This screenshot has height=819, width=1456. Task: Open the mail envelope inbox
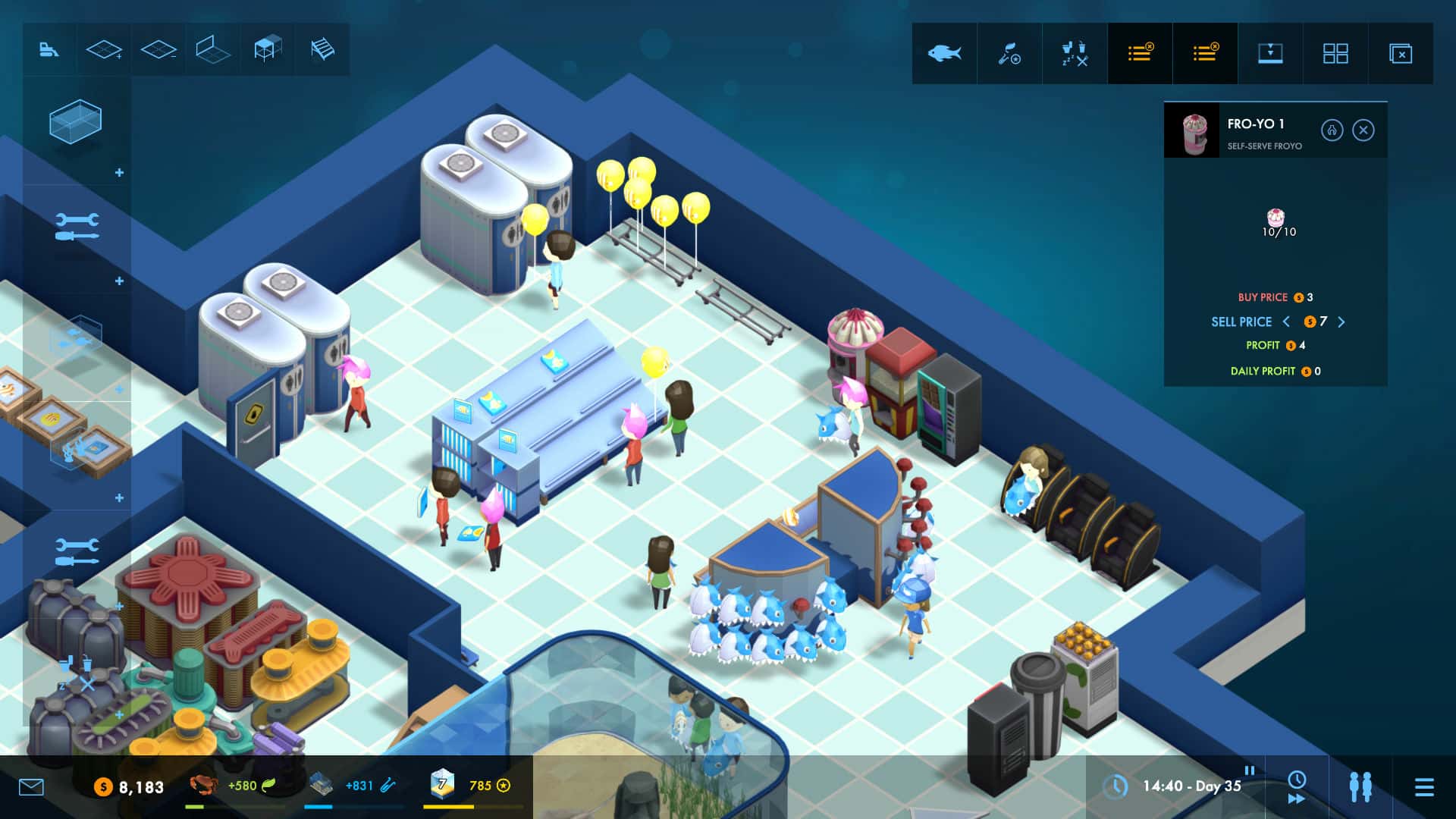tap(30, 787)
